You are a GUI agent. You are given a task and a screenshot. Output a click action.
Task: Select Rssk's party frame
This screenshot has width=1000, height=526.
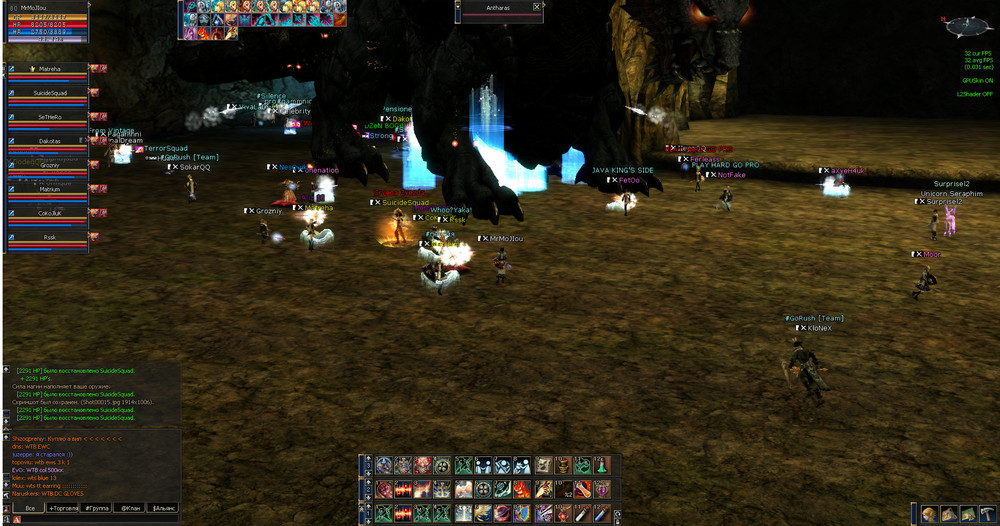(50, 238)
